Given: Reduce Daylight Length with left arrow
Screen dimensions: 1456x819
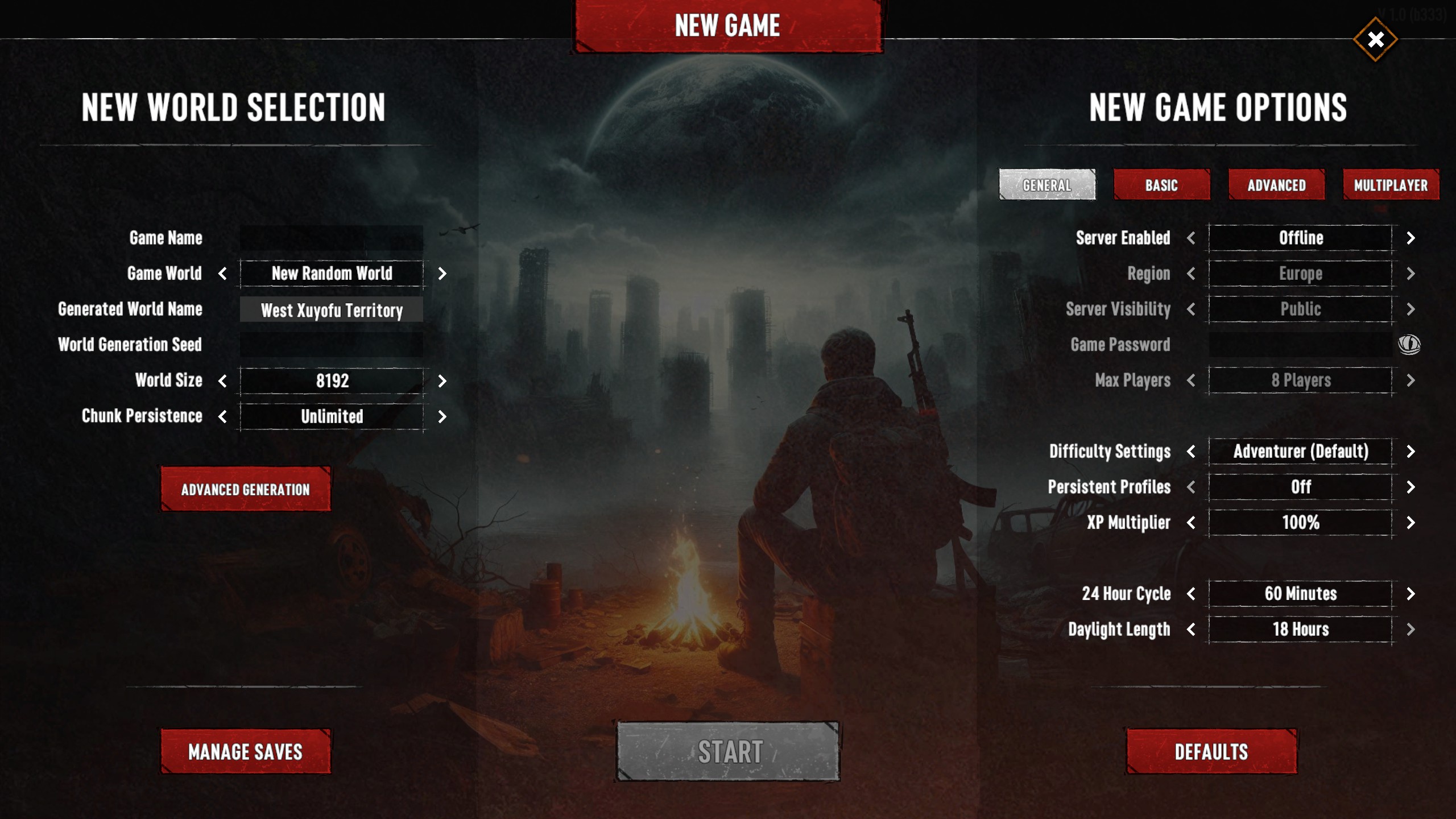Looking at the screenshot, I should click(x=1191, y=630).
